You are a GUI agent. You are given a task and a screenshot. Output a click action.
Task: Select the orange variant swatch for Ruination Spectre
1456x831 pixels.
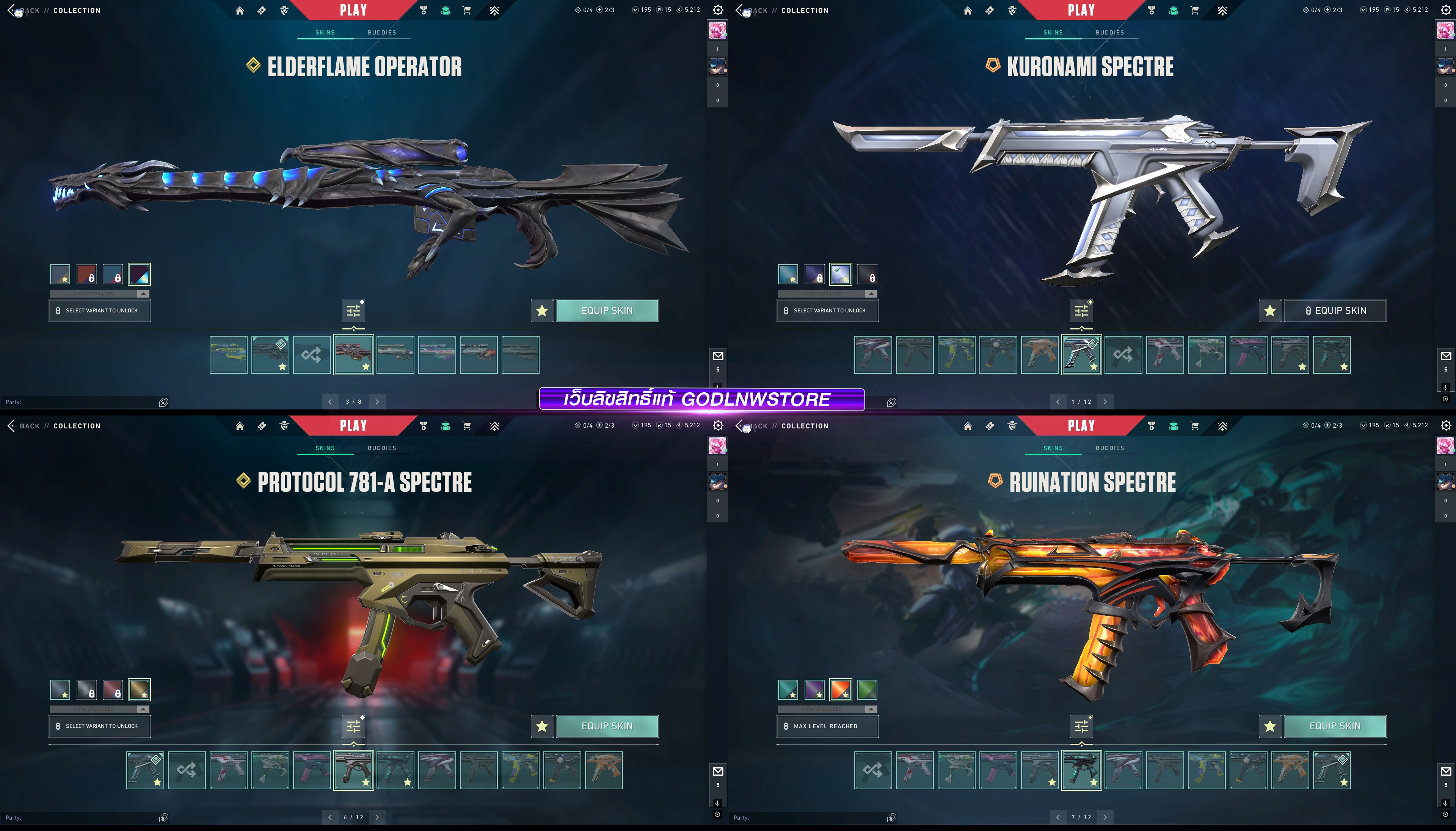pyautogui.click(x=841, y=690)
